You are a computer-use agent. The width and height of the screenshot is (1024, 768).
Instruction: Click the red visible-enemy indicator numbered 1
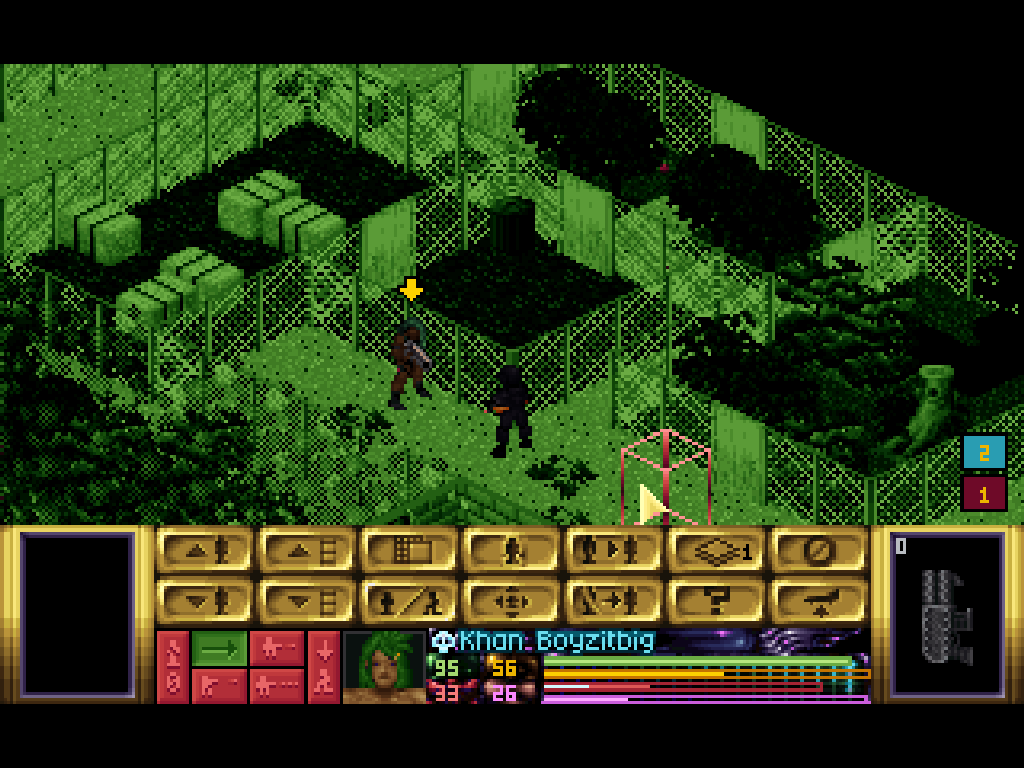point(984,493)
